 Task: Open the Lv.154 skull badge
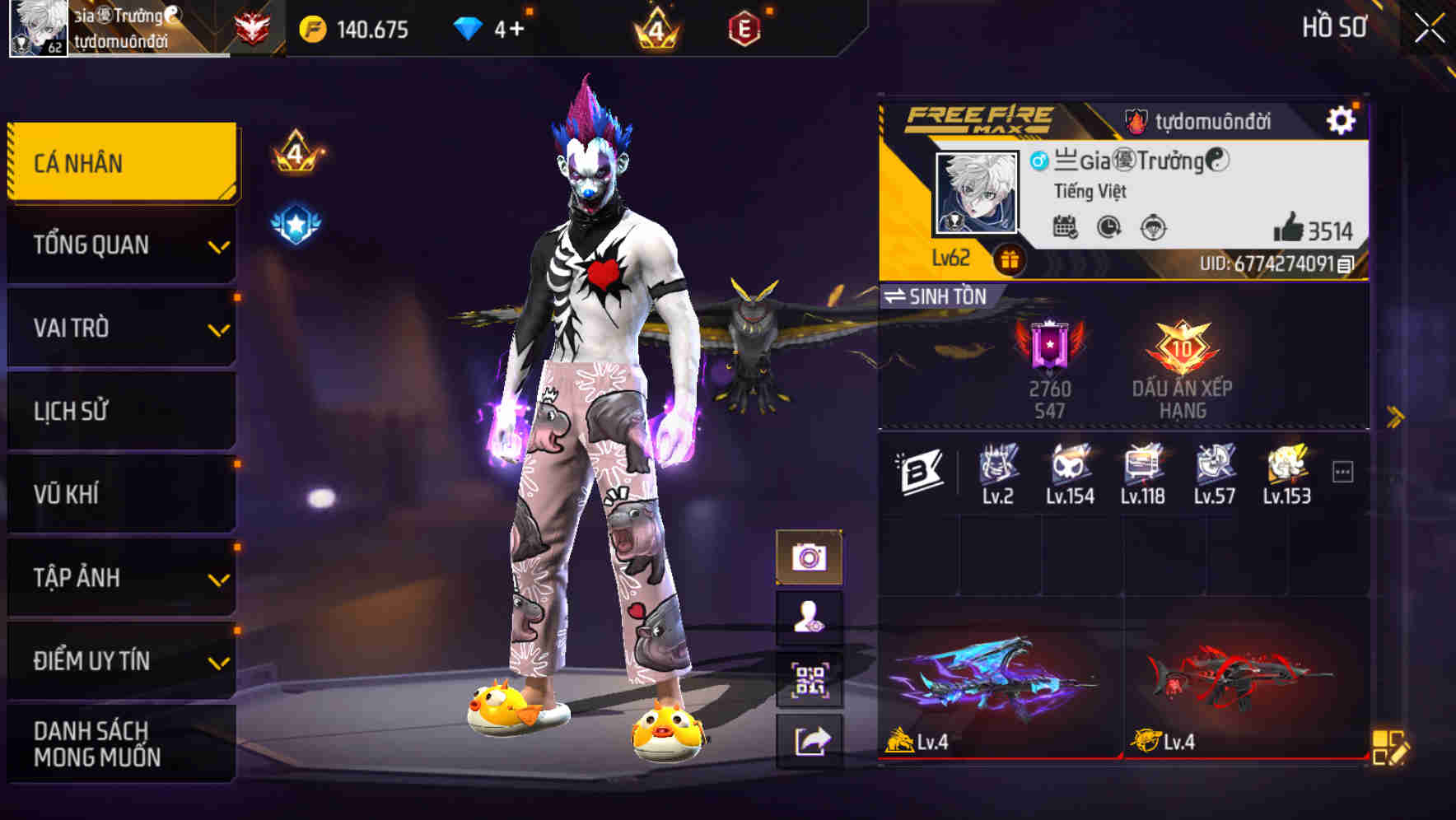tap(1069, 469)
